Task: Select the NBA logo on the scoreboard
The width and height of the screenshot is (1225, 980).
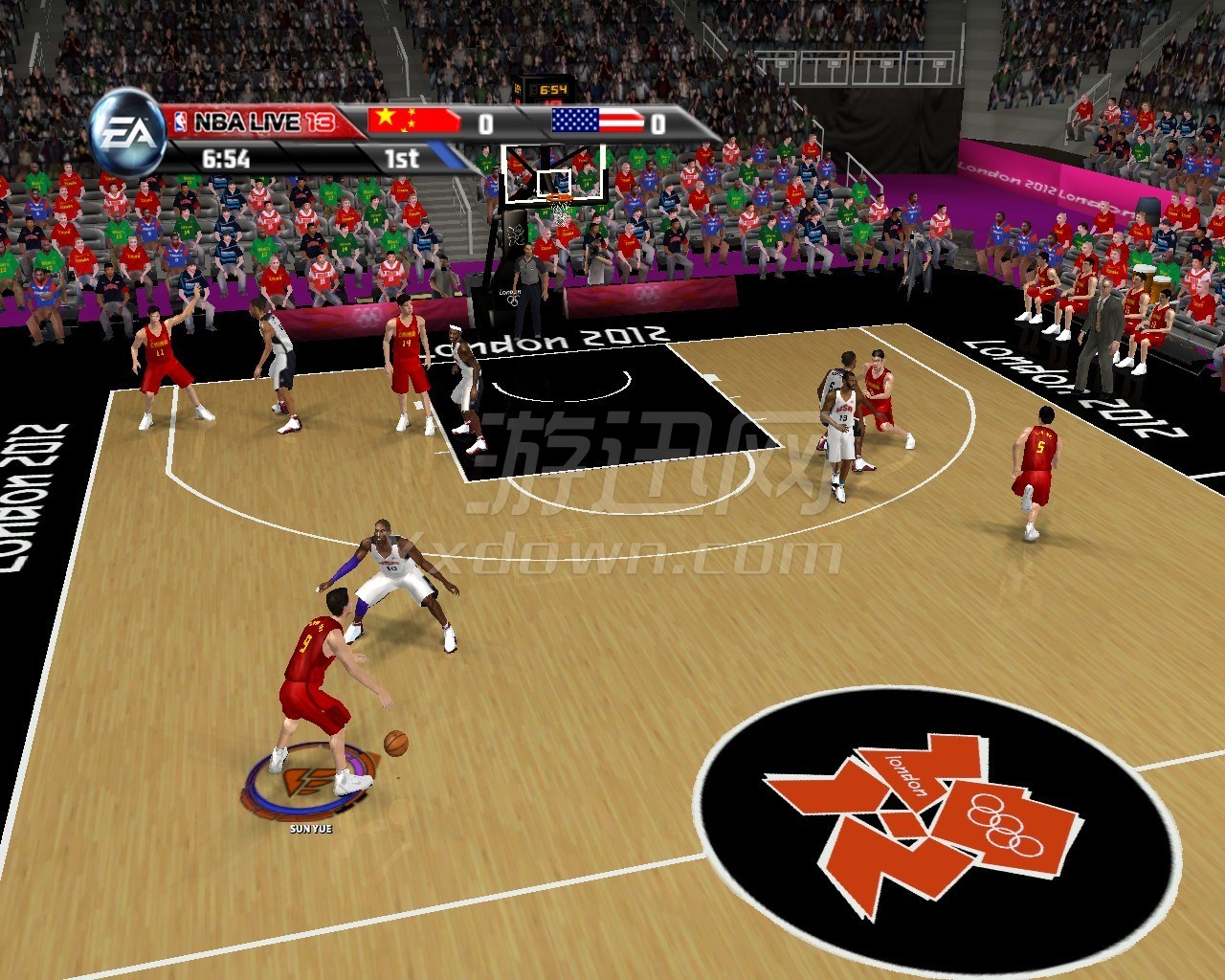Action: 183,120
